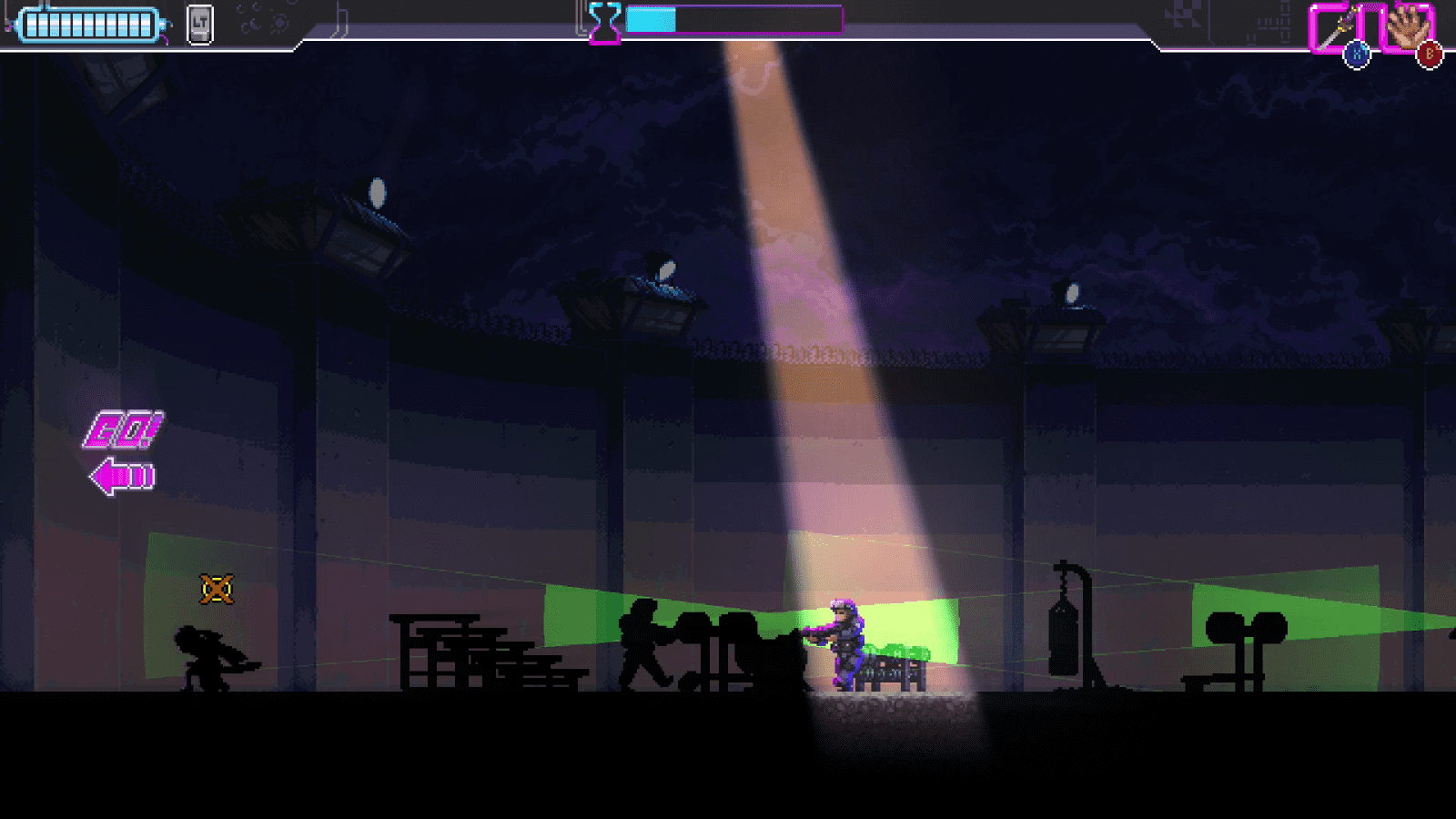Click the orange X target marker
This screenshot has height=819, width=1456.
click(x=217, y=590)
